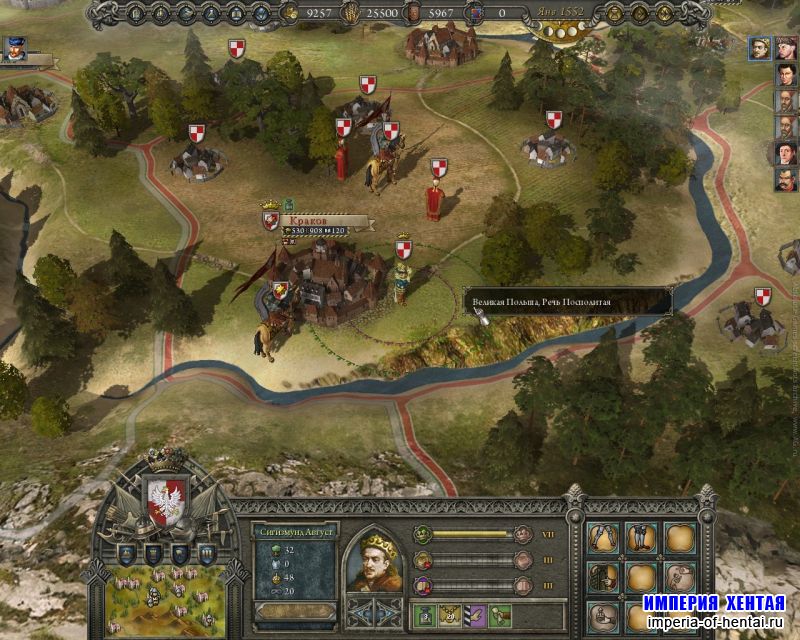Select the player portrait in the top-left corner
Screen dimensions: 800x640
pos(14,47)
